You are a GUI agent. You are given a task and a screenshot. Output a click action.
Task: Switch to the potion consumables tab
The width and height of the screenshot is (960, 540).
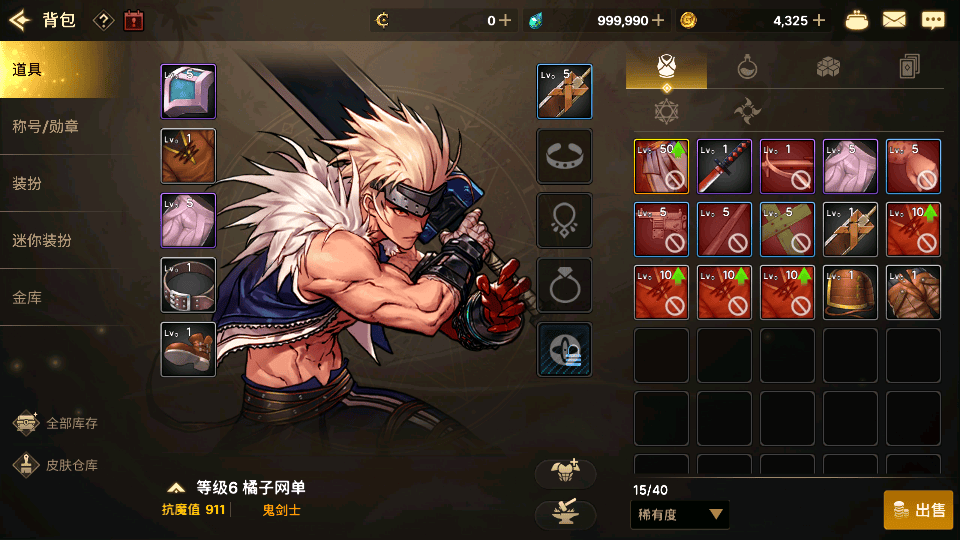(x=747, y=68)
